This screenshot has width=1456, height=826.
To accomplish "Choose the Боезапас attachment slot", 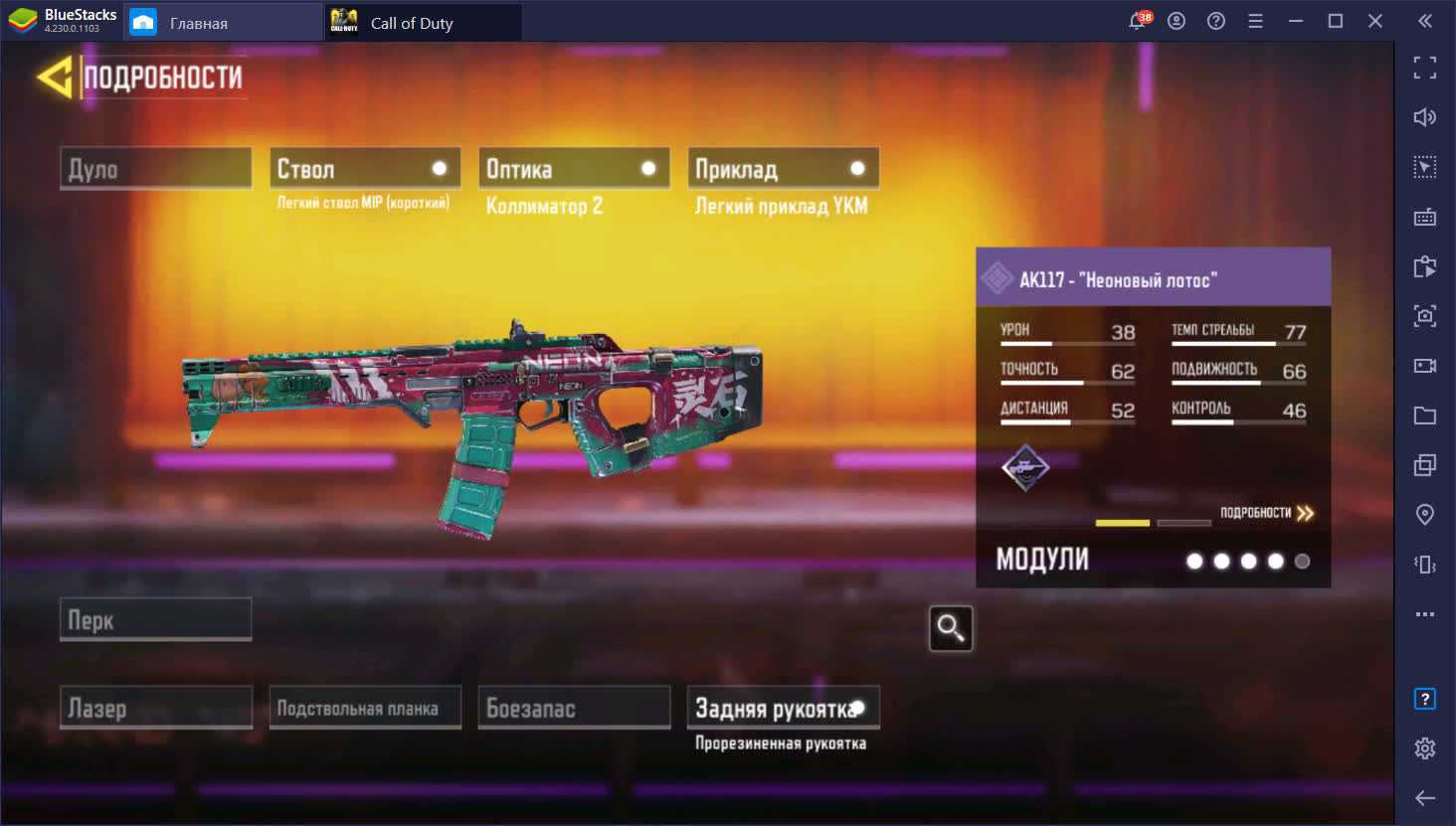I will pos(574,708).
